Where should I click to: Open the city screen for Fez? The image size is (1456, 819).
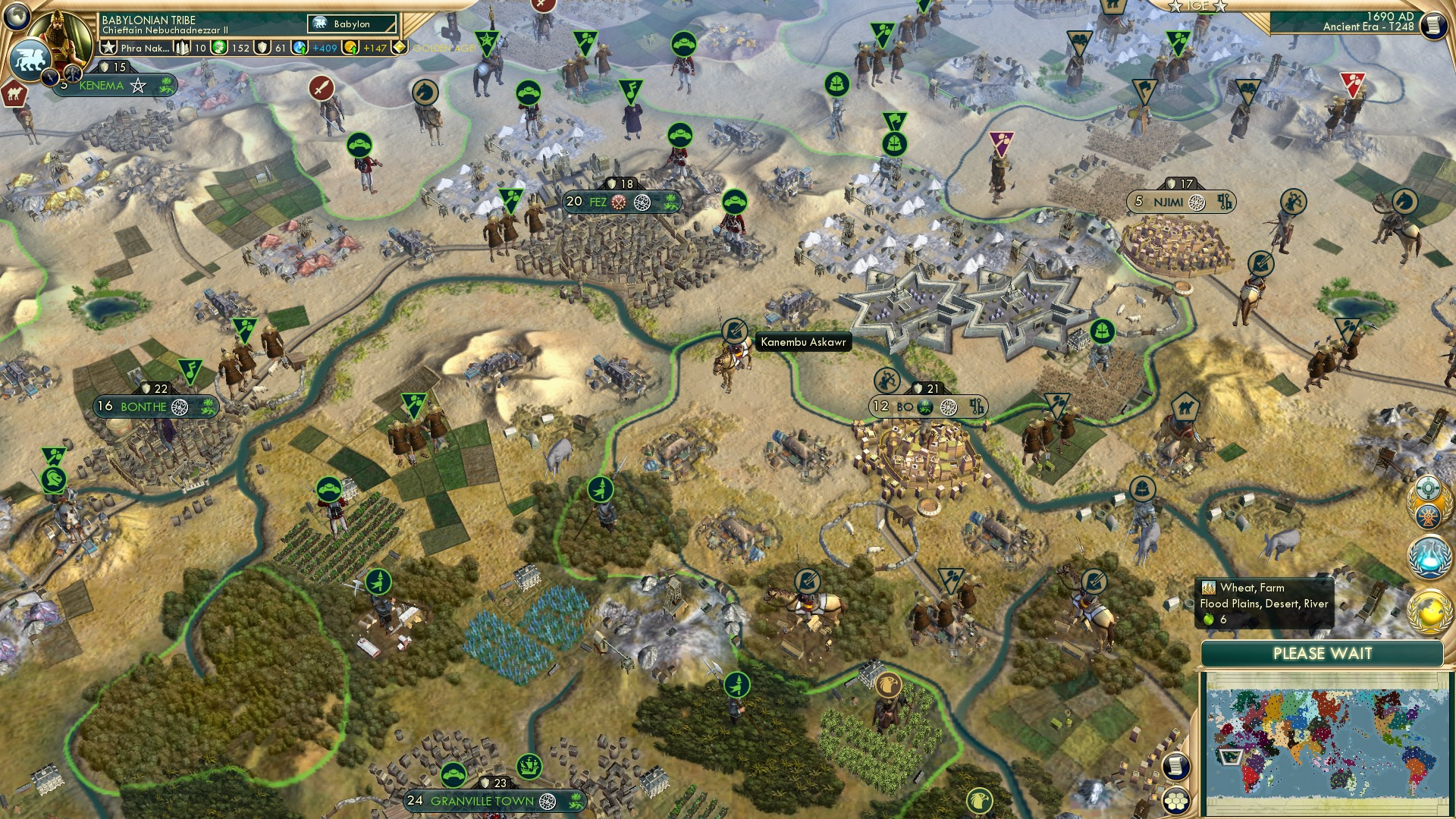tap(598, 202)
